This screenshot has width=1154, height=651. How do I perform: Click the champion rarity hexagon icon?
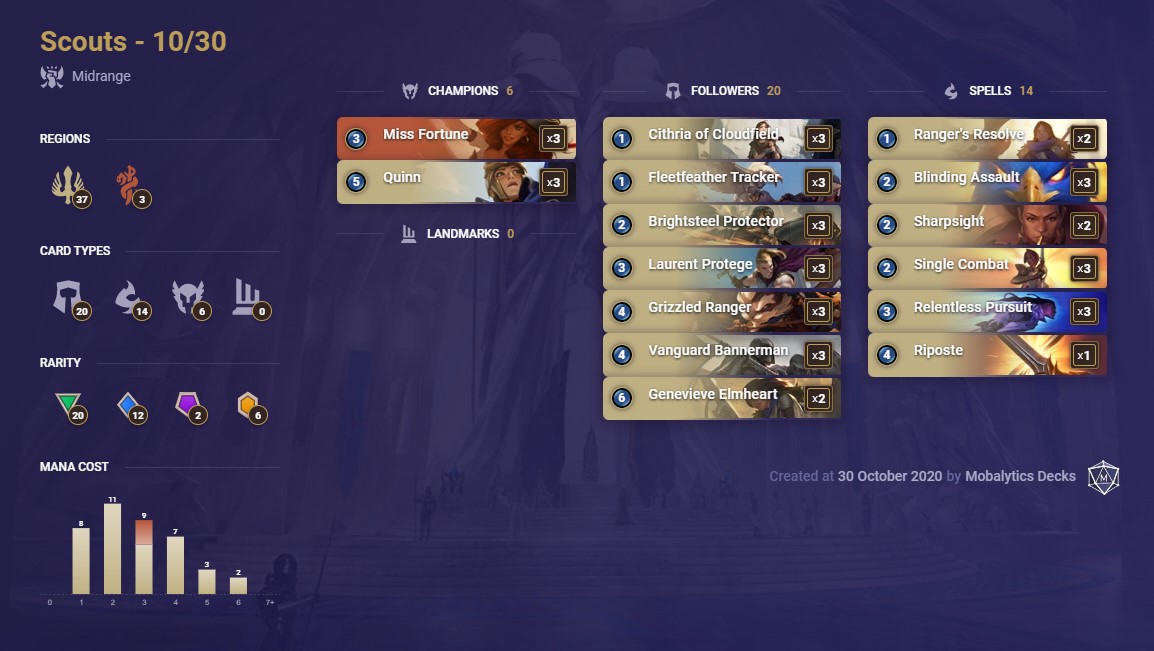[x=247, y=405]
